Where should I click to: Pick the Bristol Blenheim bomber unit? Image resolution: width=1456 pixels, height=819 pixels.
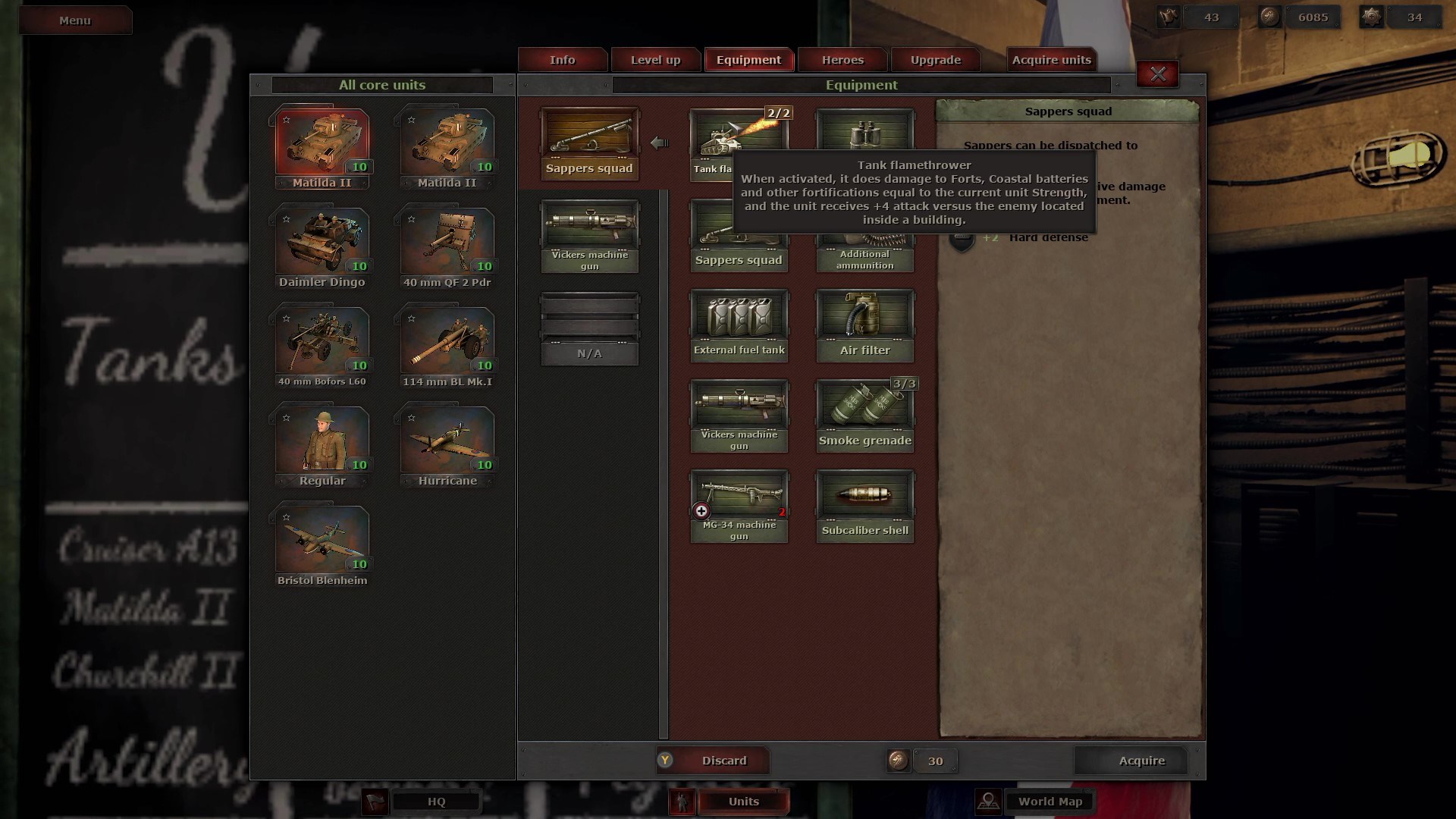[x=322, y=544]
